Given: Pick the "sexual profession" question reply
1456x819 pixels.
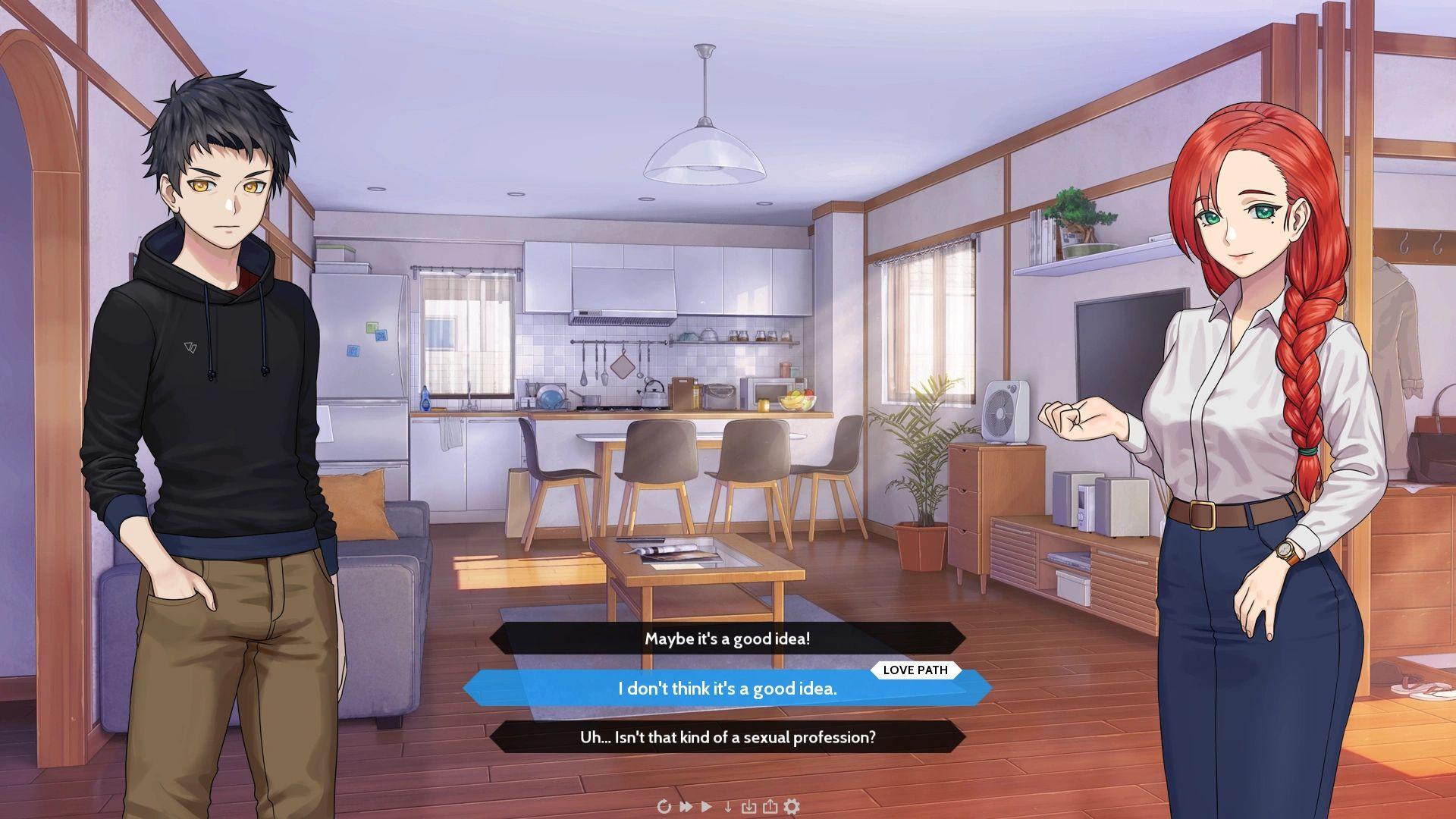Looking at the screenshot, I should tap(727, 737).
